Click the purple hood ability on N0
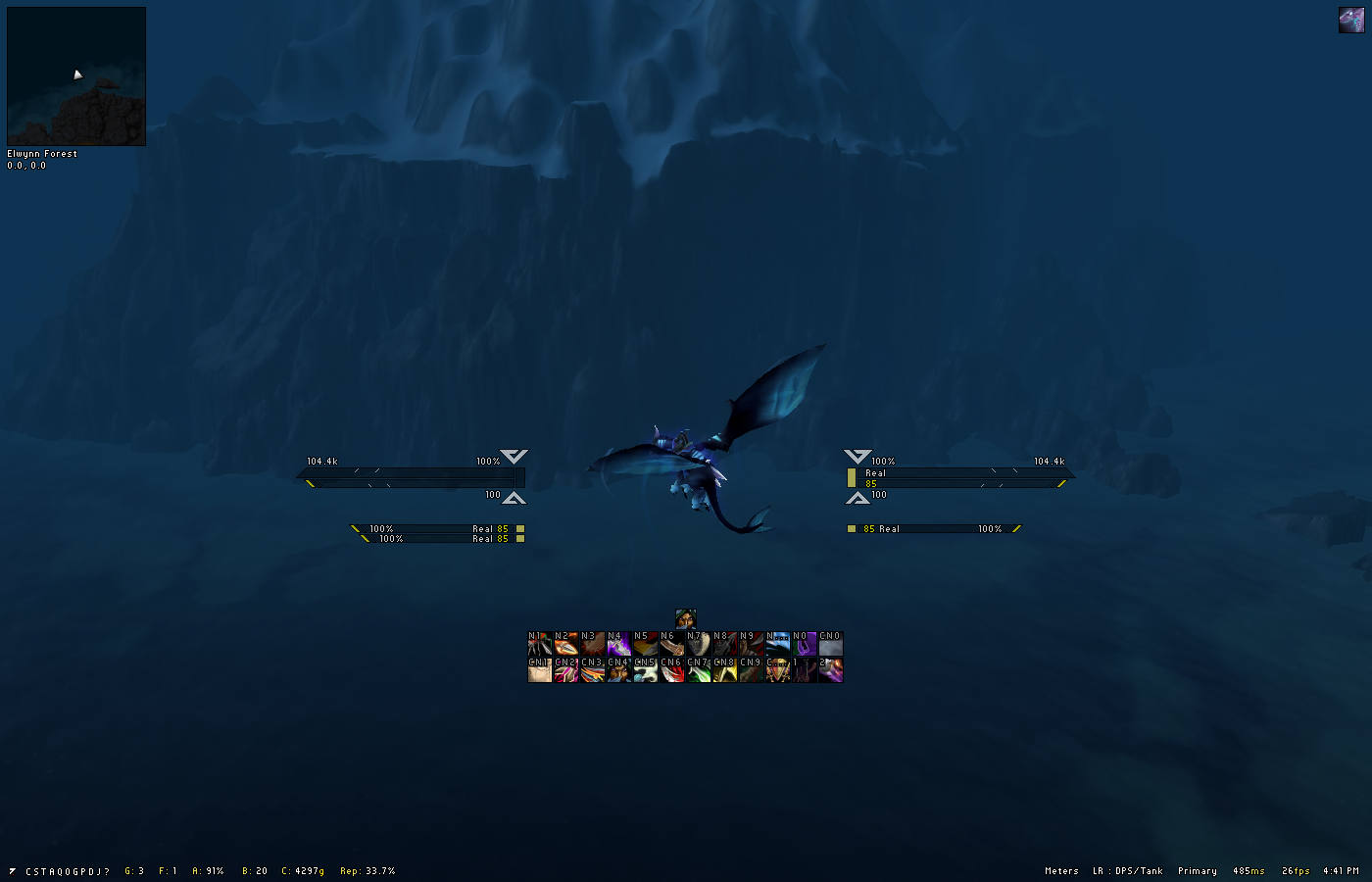1372x882 pixels. 805,644
